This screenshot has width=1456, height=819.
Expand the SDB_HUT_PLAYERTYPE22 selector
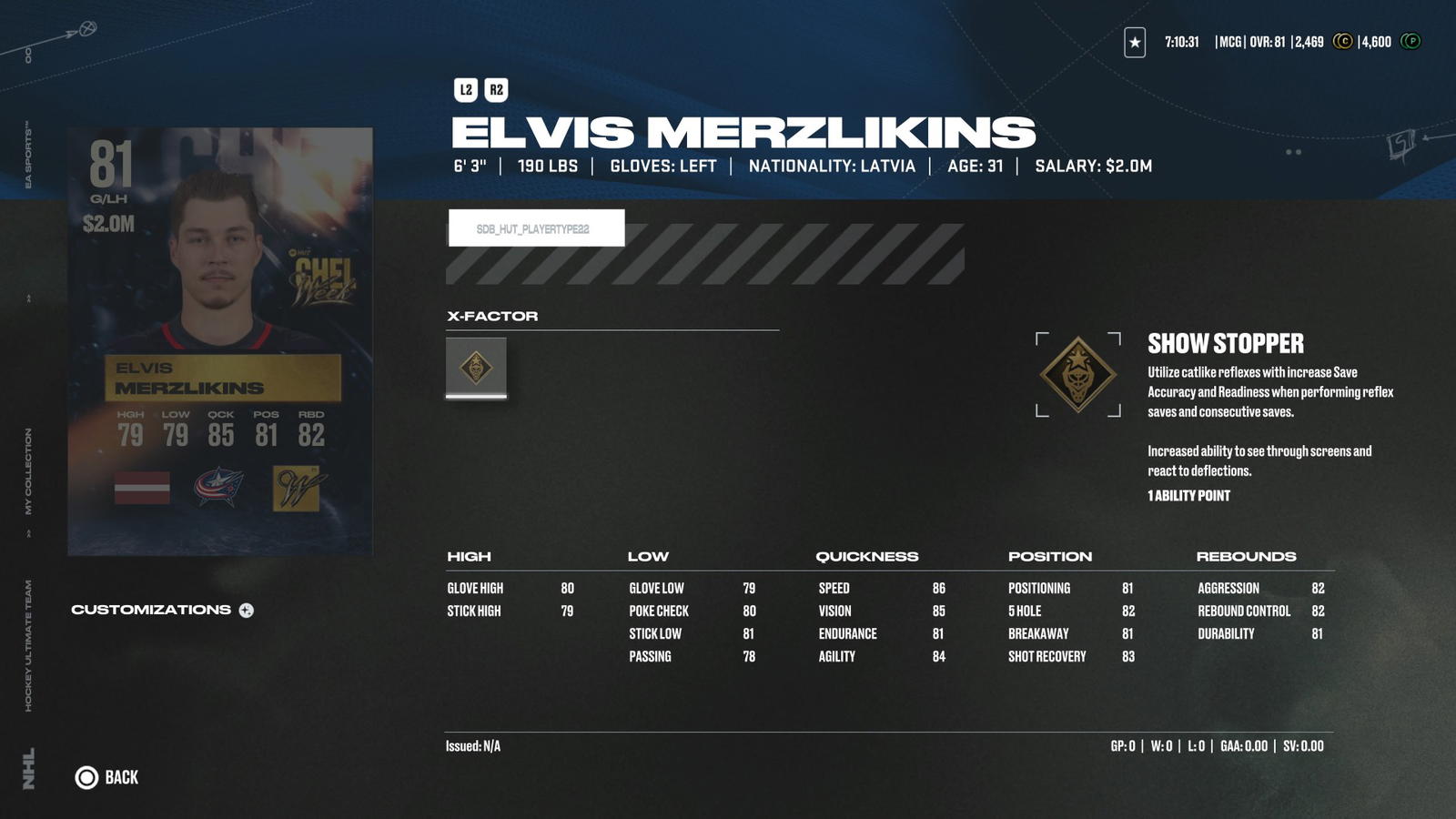pos(535,229)
